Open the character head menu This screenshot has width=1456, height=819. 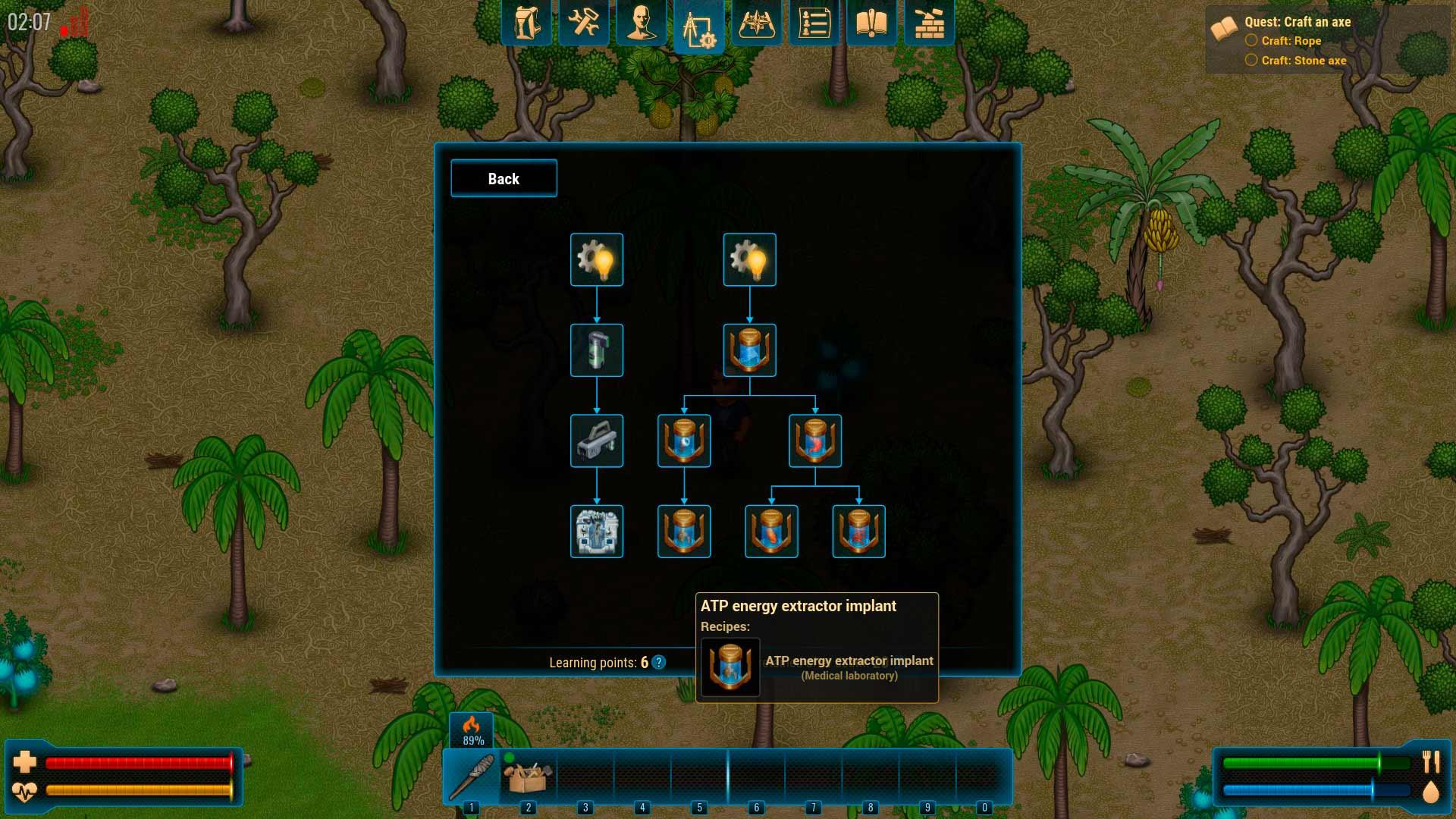[x=642, y=22]
